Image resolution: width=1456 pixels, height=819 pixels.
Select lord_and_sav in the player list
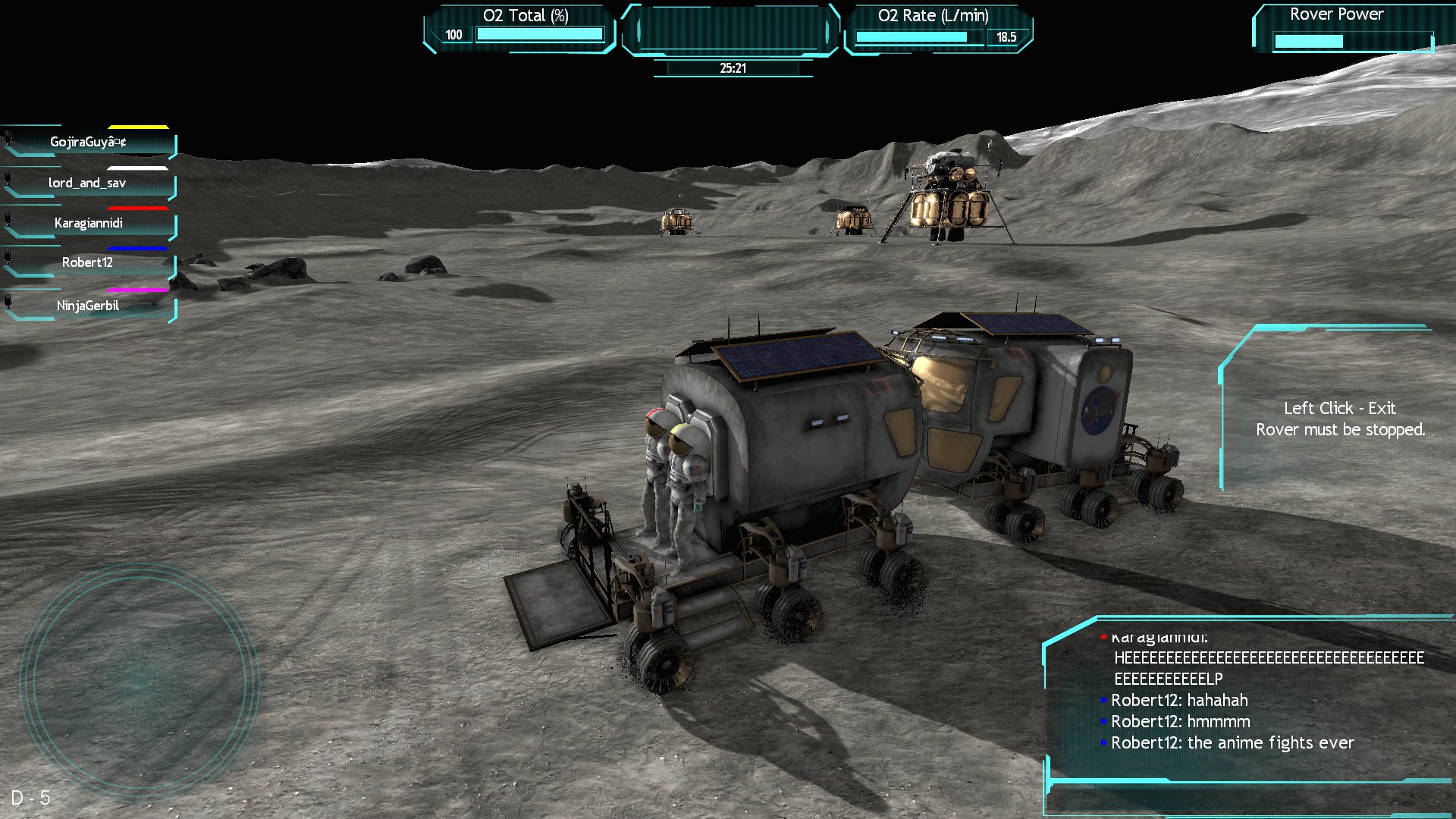[88, 184]
